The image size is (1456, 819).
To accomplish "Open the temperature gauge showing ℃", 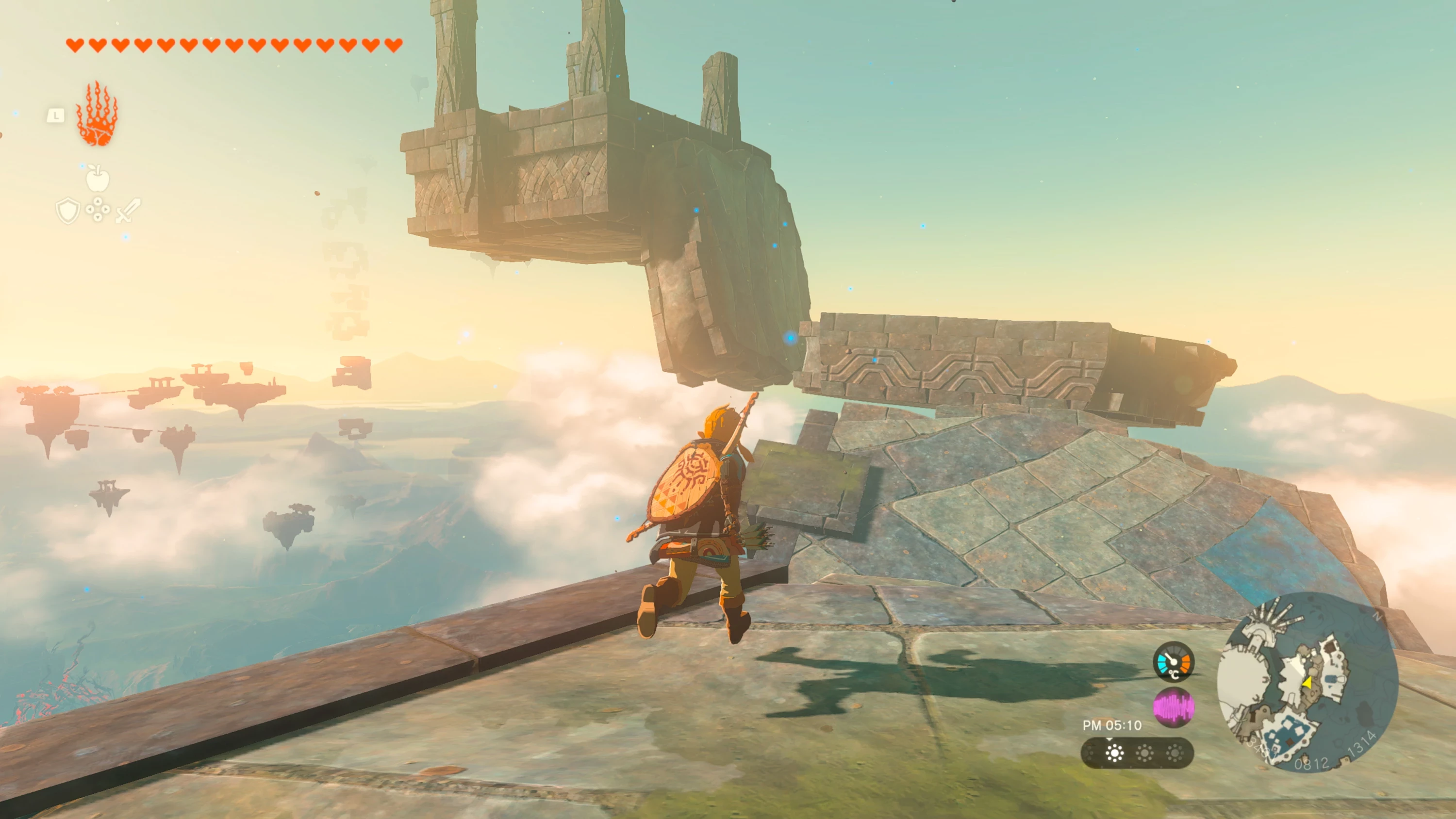I will pyautogui.click(x=1174, y=662).
